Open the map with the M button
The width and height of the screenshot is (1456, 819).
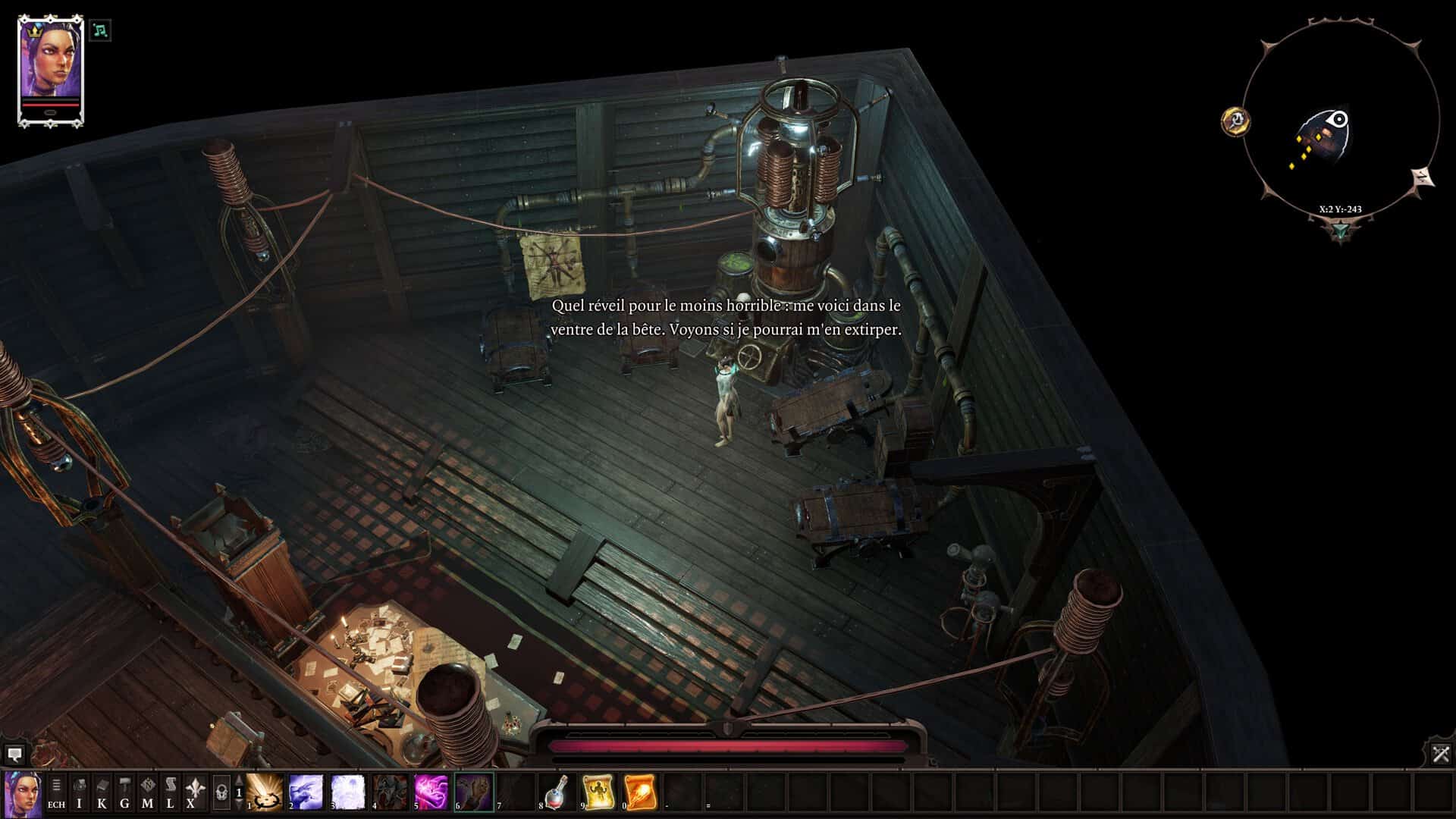pyautogui.click(x=147, y=792)
